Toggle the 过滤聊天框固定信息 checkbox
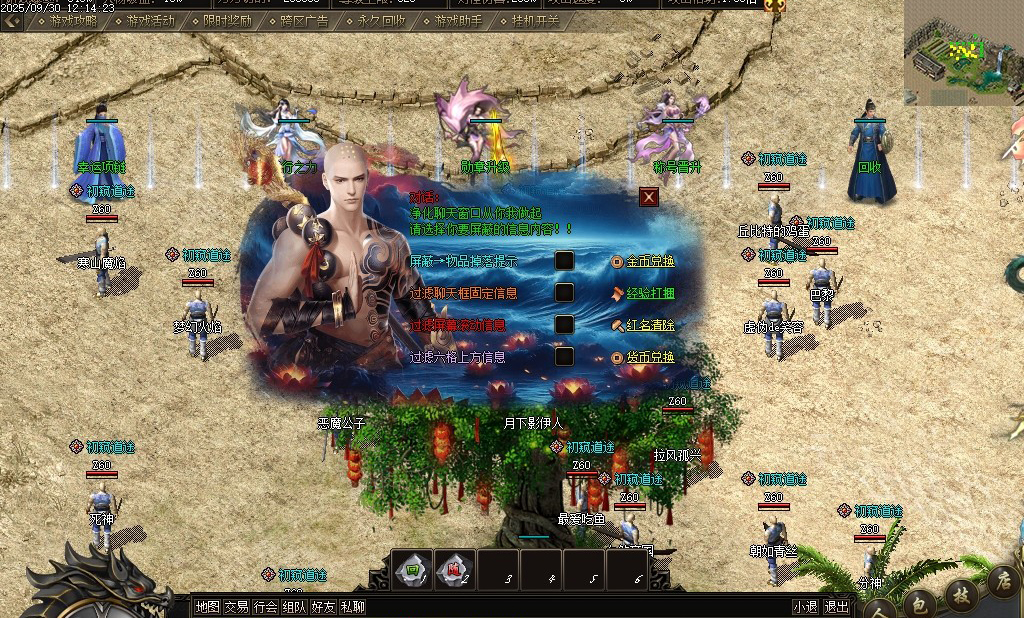Viewport: 1024px width, 618px height. pyautogui.click(x=564, y=293)
